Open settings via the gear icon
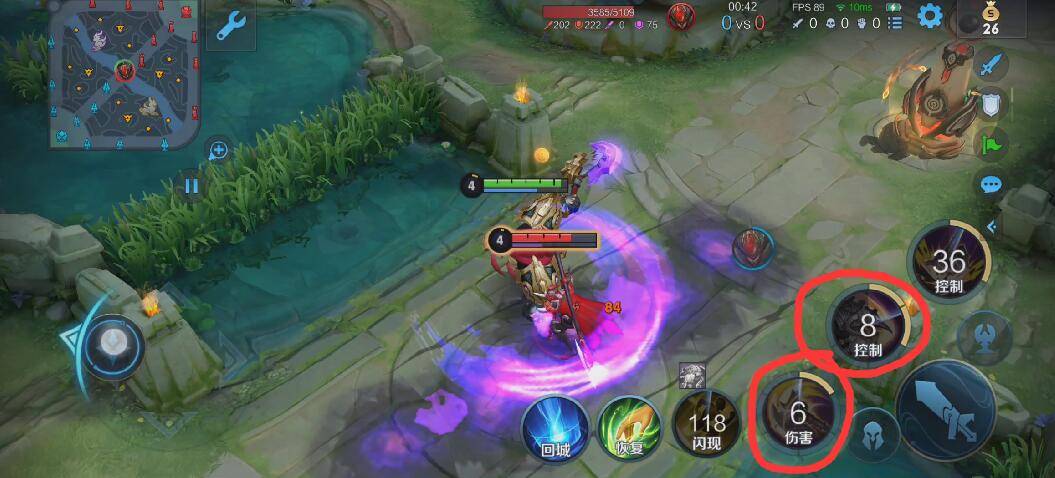The height and width of the screenshot is (478, 1055). coord(931,16)
